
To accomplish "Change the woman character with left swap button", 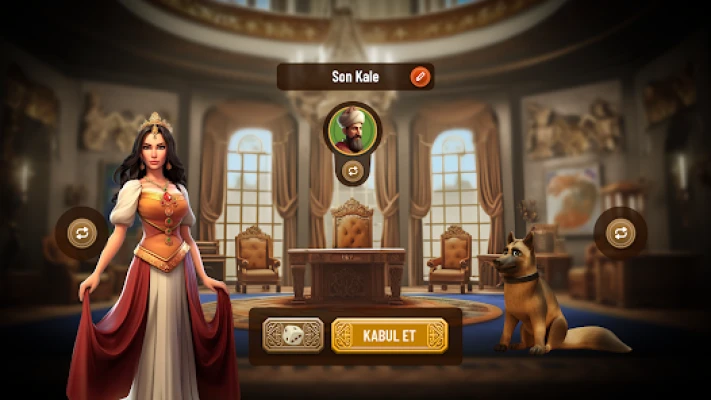I will pyautogui.click(x=82, y=233).
